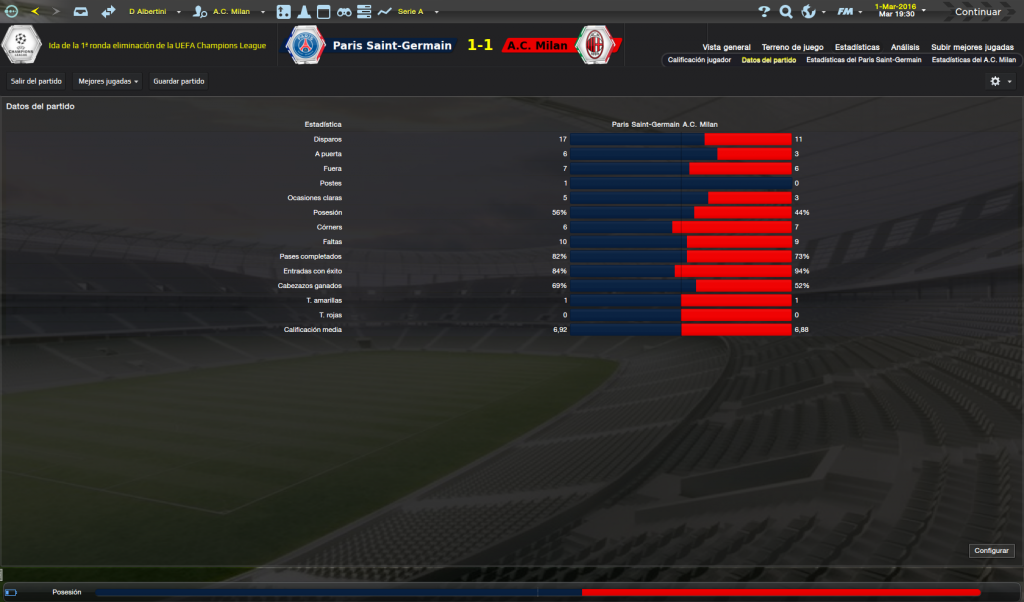Click the Continuar button
This screenshot has width=1024, height=602.
click(977, 12)
